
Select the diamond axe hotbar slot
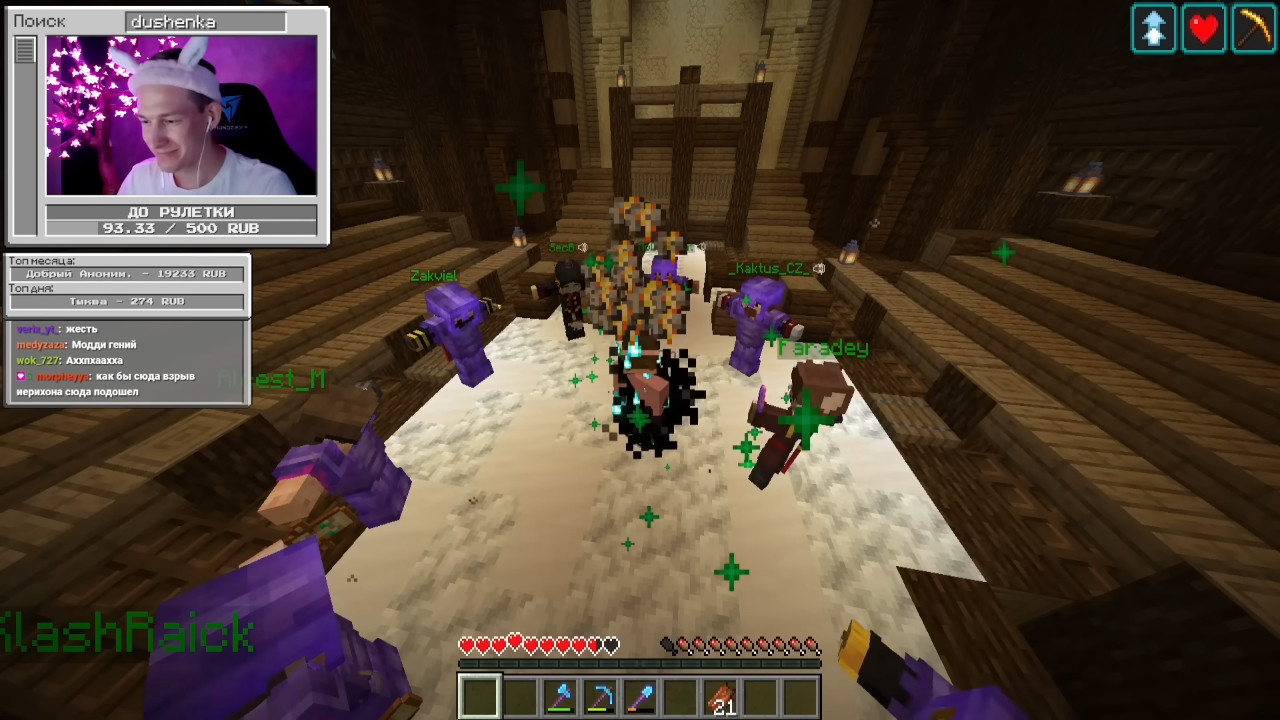coord(560,697)
